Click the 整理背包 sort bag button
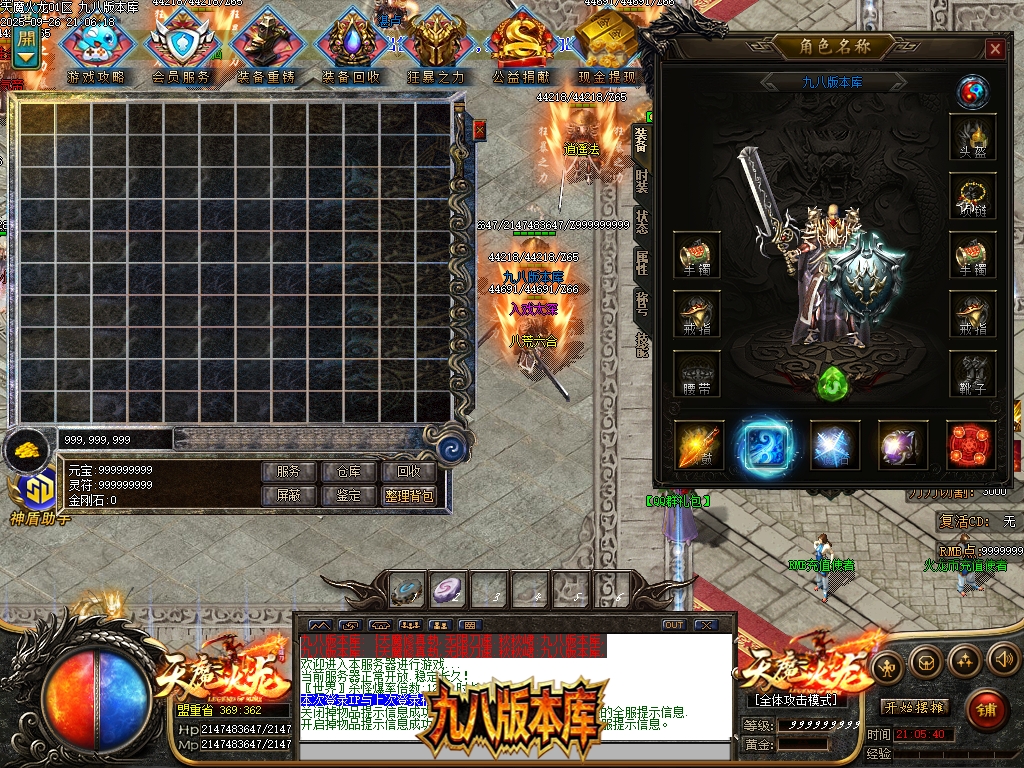Image resolution: width=1024 pixels, height=768 pixels. 409,496
